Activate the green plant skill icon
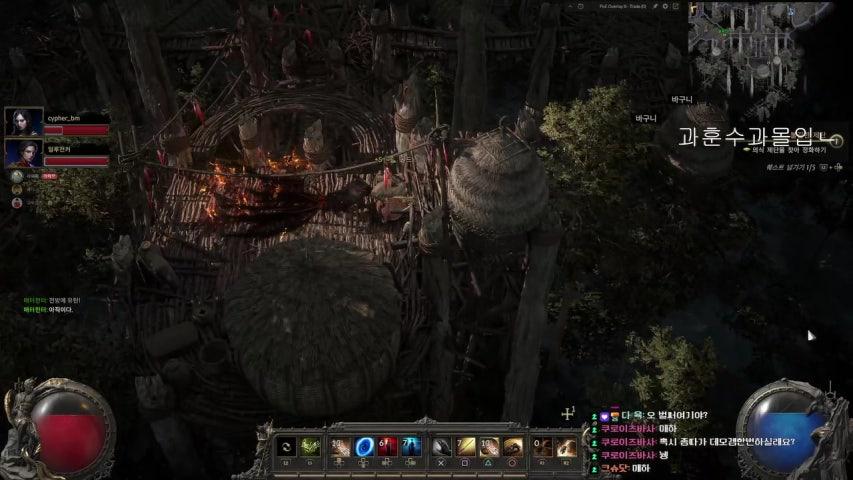Viewport: 853px width, 480px height. click(311, 447)
